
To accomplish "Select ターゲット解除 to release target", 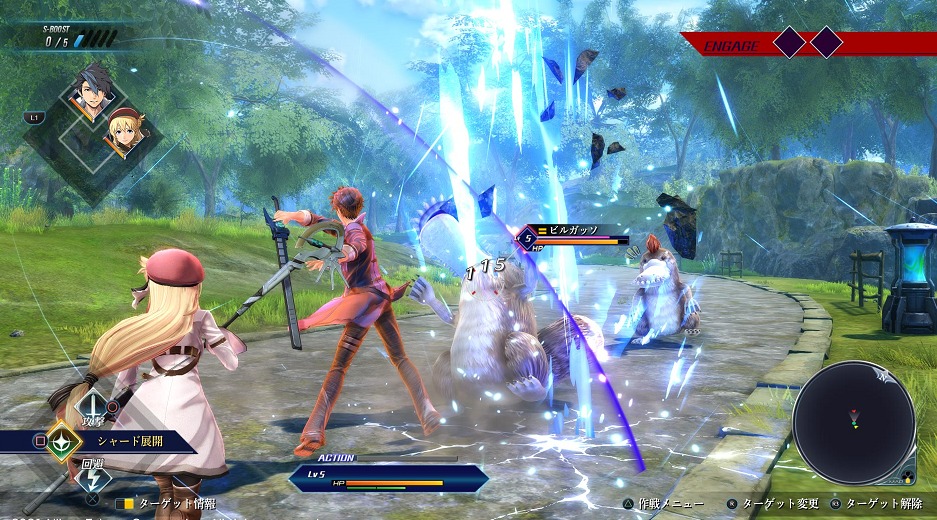I will [885, 504].
